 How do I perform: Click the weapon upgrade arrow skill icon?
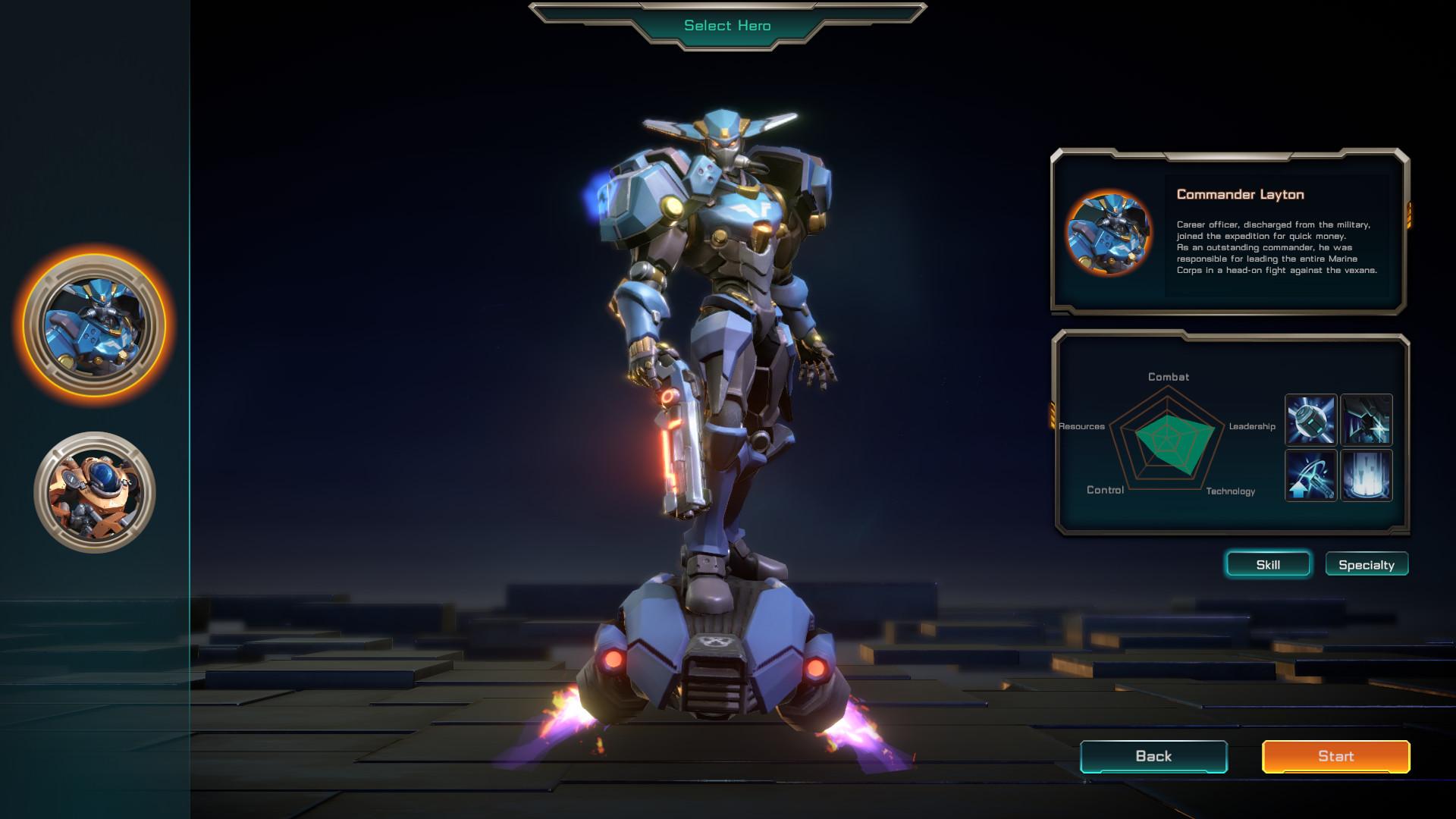tap(1310, 475)
